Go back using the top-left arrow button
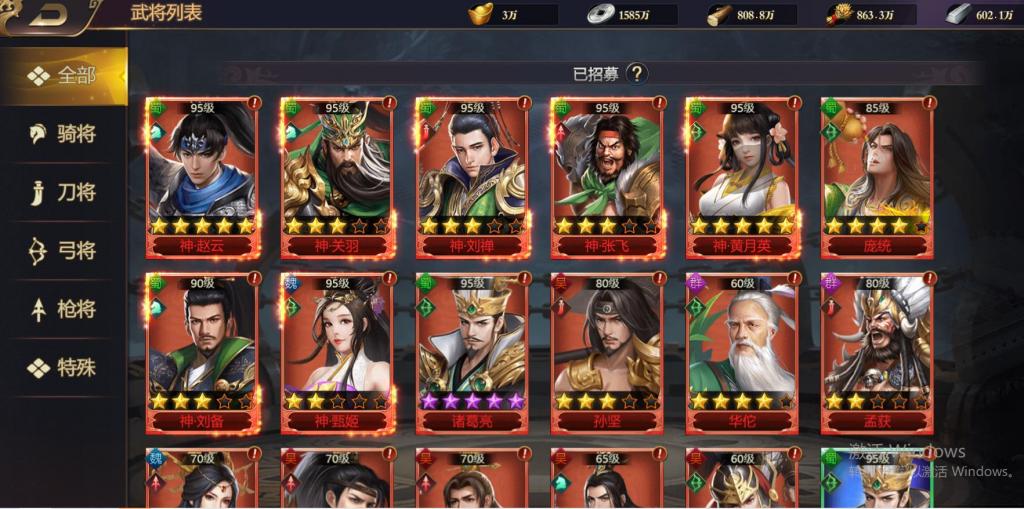Image resolution: width=1024 pixels, height=509 pixels. click(48, 14)
